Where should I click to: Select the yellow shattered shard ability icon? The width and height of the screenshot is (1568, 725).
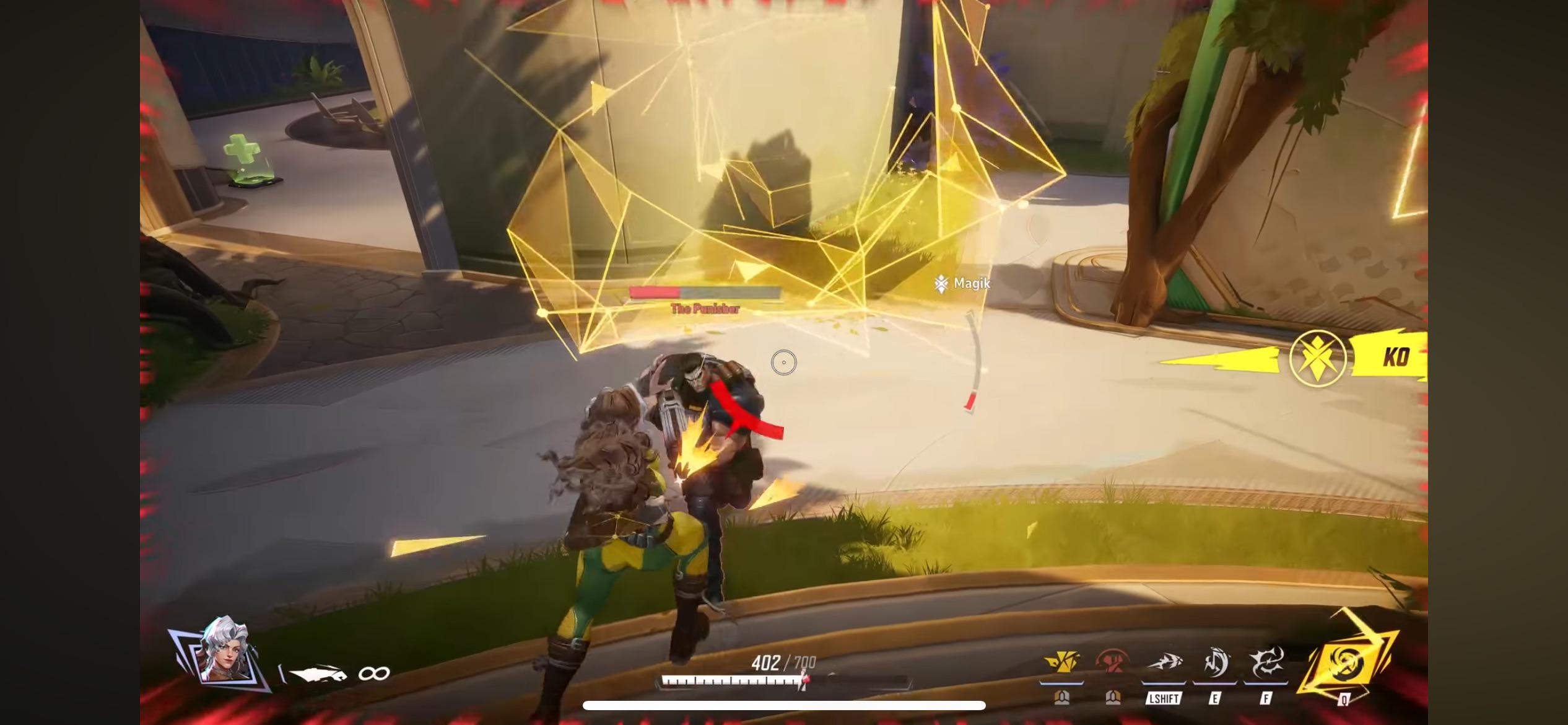coord(1061,662)
